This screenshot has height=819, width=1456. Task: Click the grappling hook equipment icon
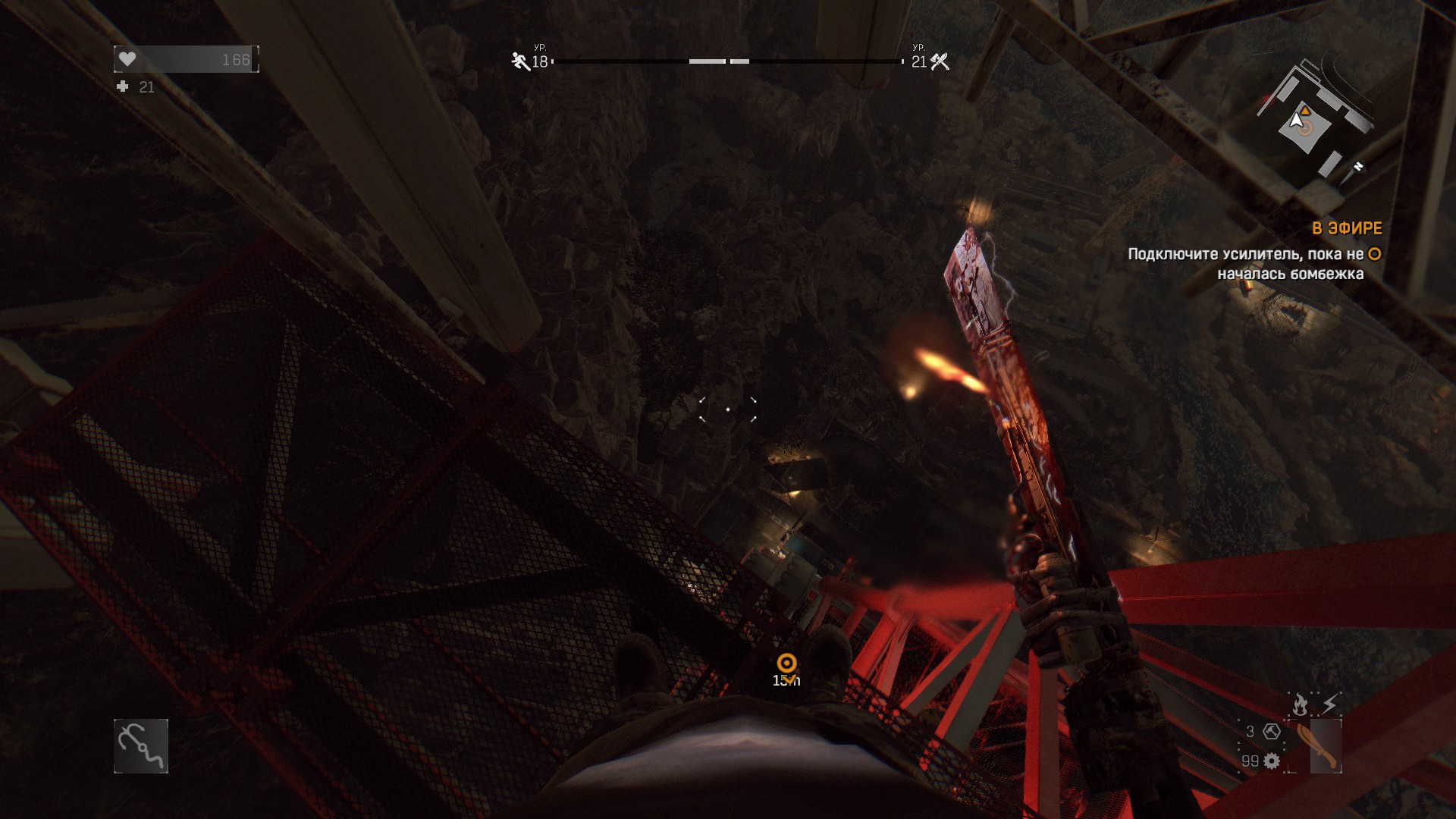tap(141, 746)
